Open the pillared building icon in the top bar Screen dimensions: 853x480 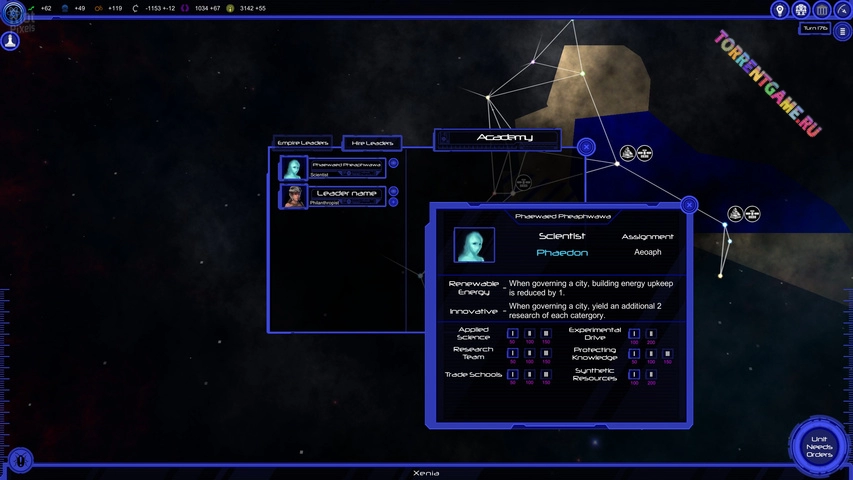click(x=822, y=10)
